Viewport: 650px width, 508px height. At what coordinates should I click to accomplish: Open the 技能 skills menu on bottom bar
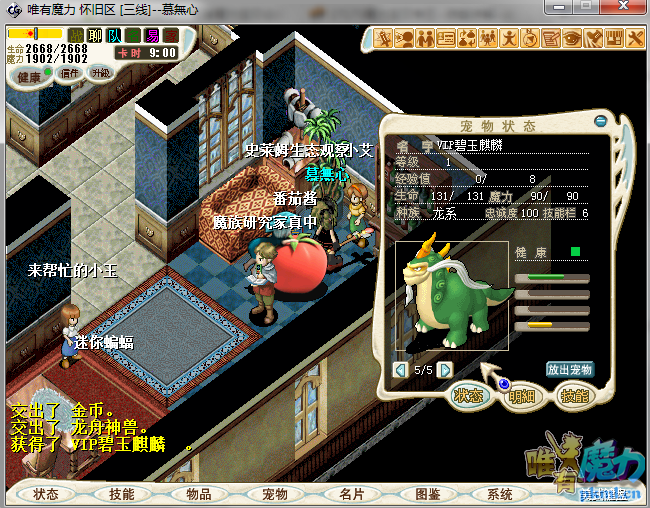[x=122, y=494]
